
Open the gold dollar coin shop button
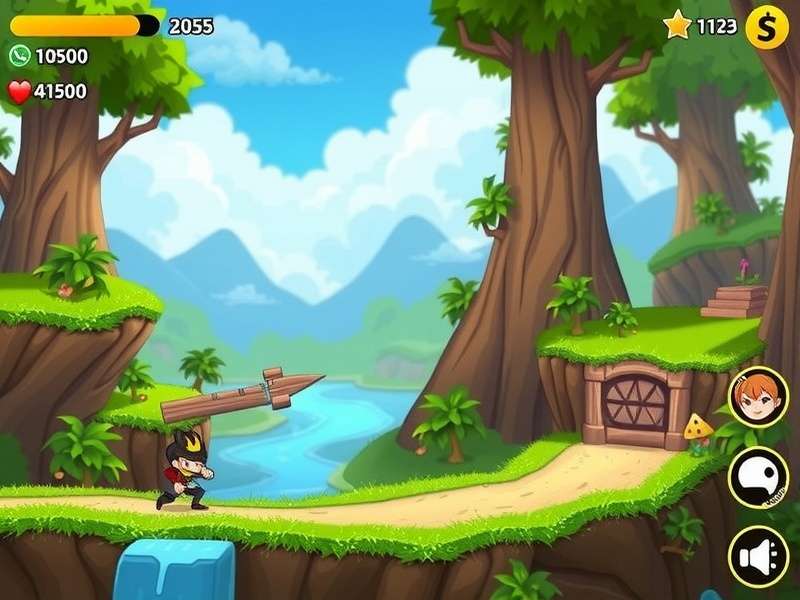pos(767,27)
